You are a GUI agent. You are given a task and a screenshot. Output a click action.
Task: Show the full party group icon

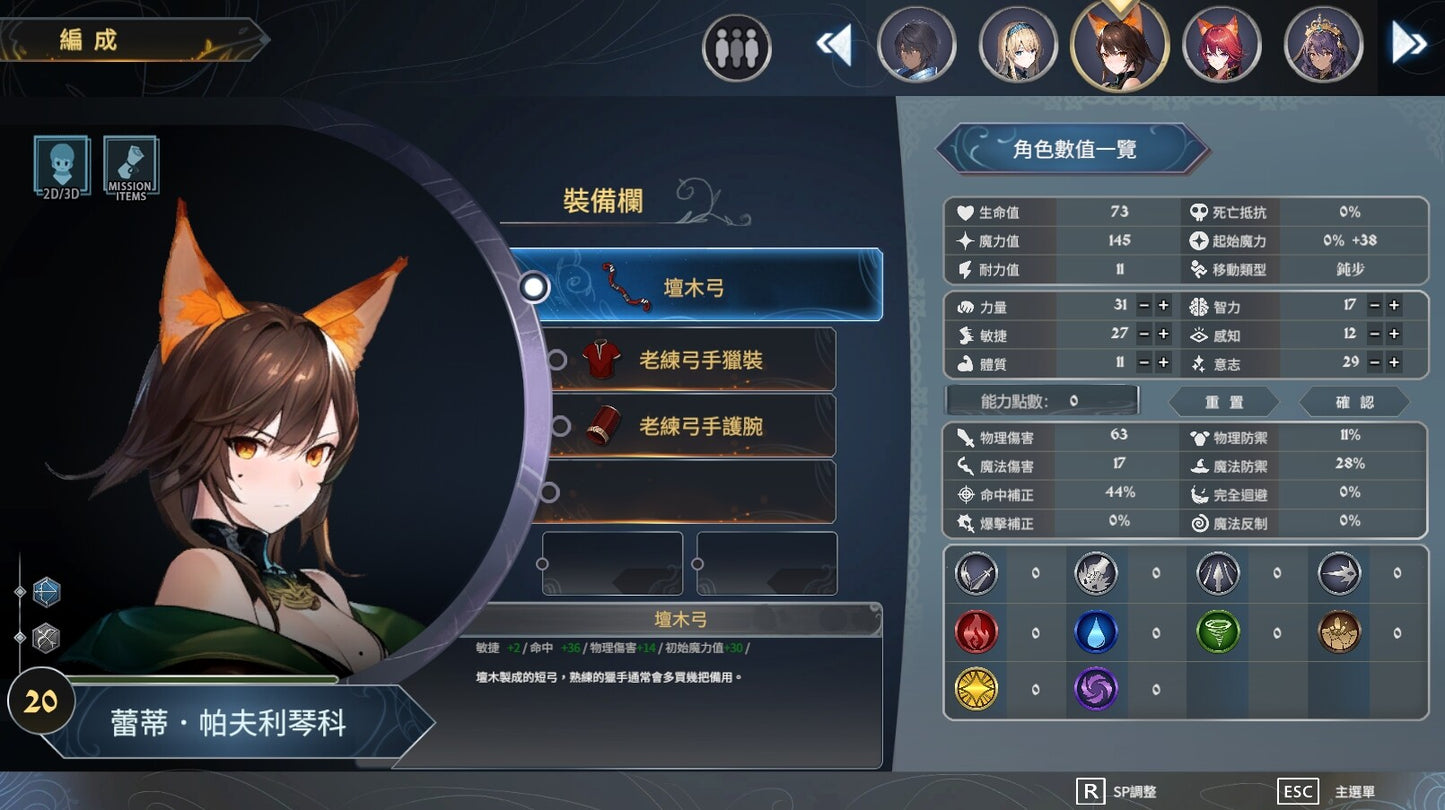[x=737, y=47]
